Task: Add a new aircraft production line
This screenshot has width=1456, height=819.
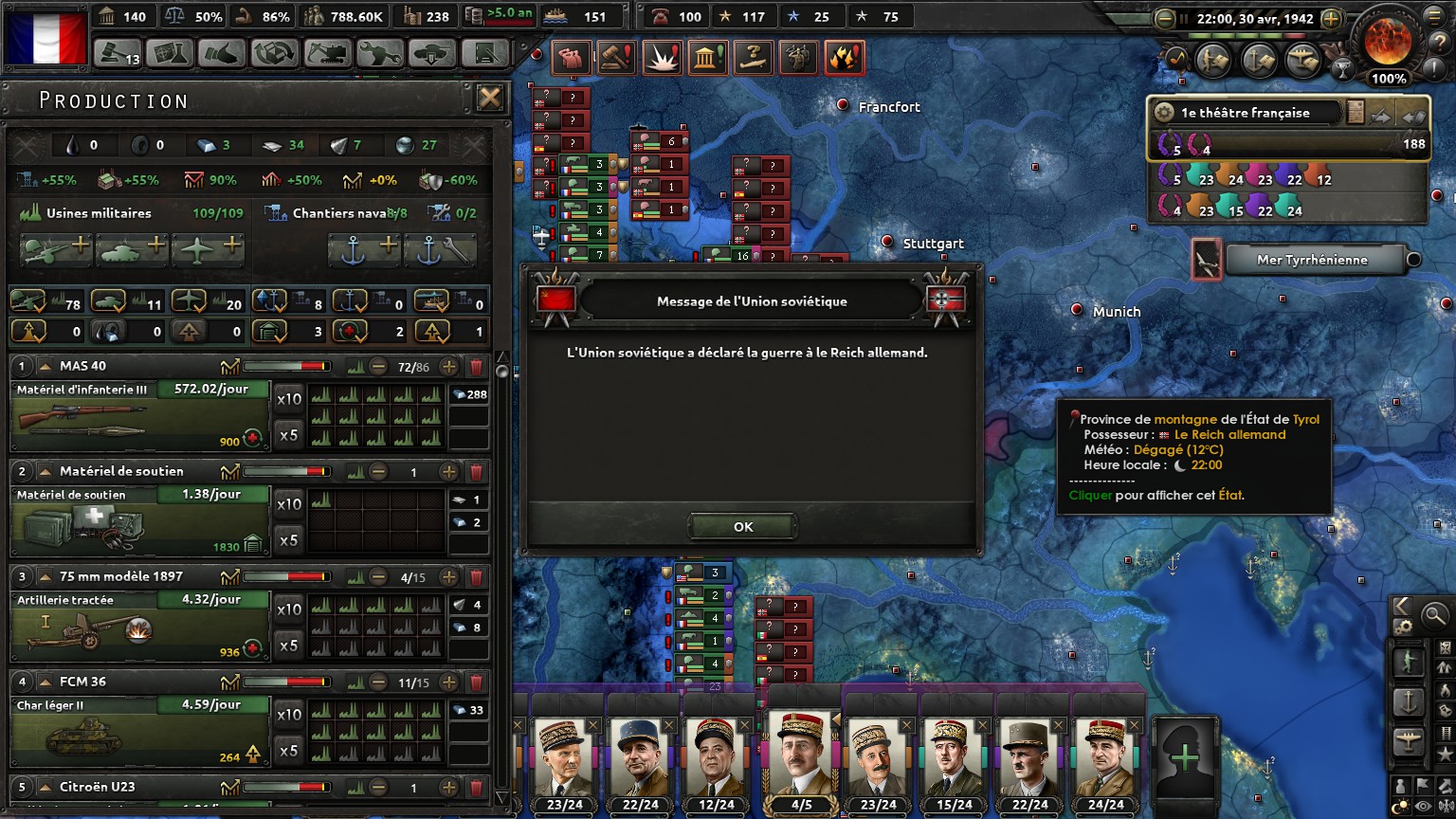Action: (208, 249)
